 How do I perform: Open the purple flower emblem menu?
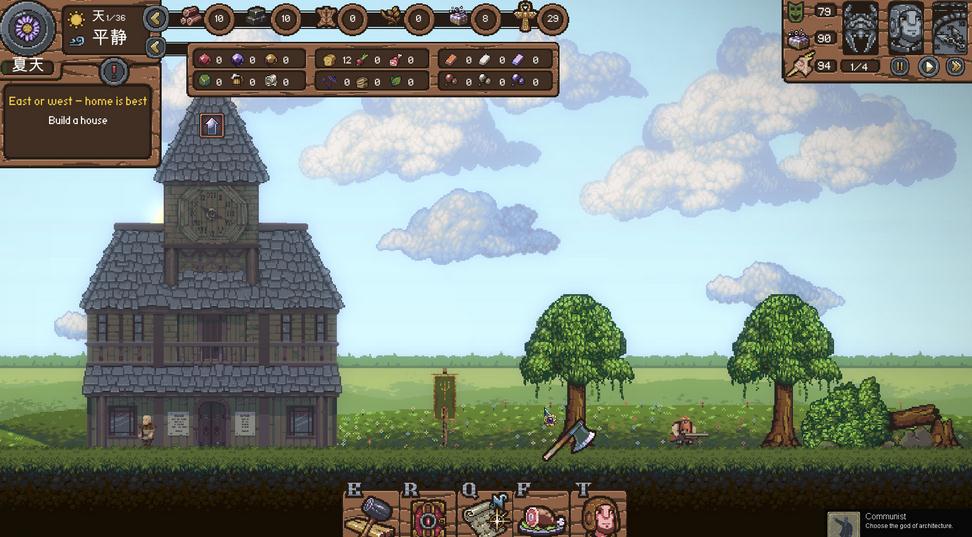tap(28, 27)
